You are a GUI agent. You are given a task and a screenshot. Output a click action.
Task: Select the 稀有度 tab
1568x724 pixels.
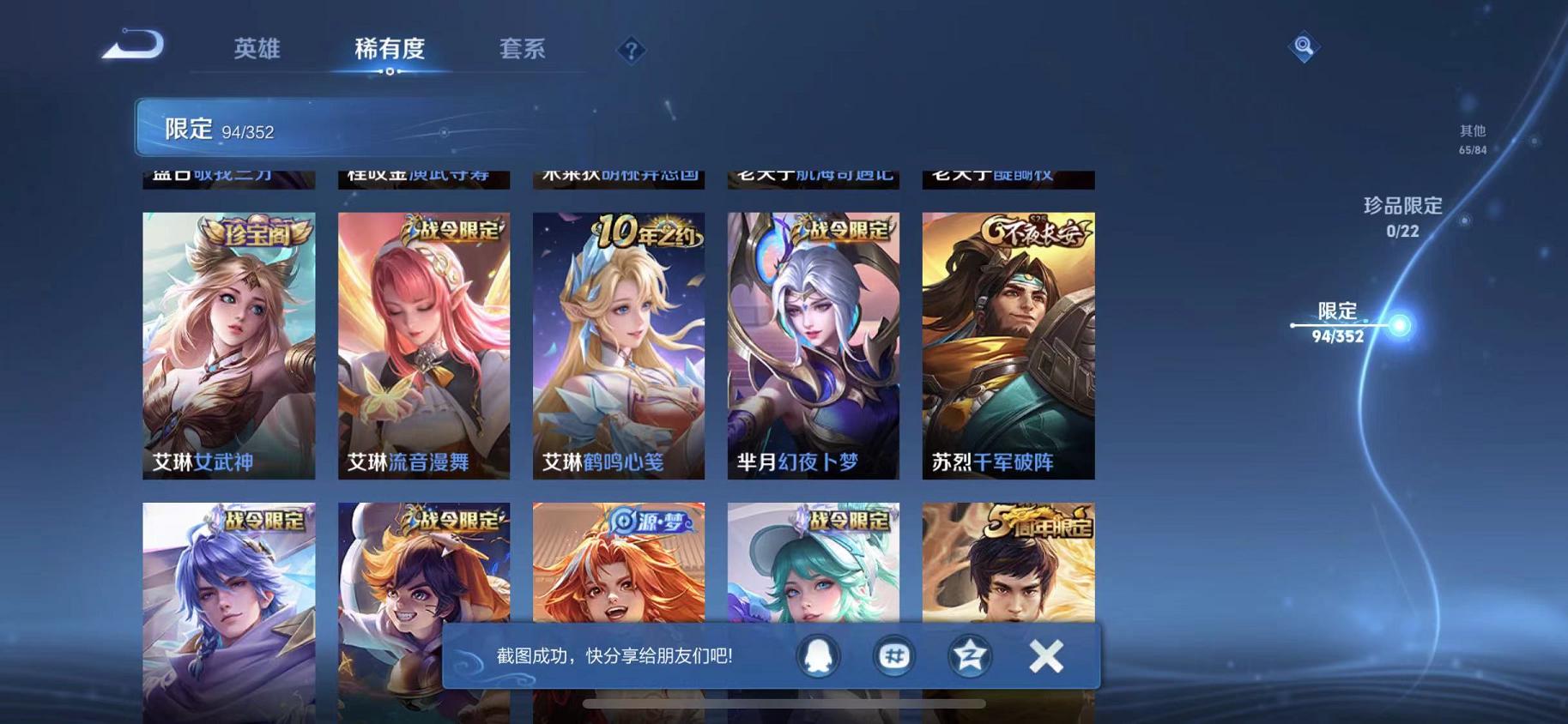[390, 49]
